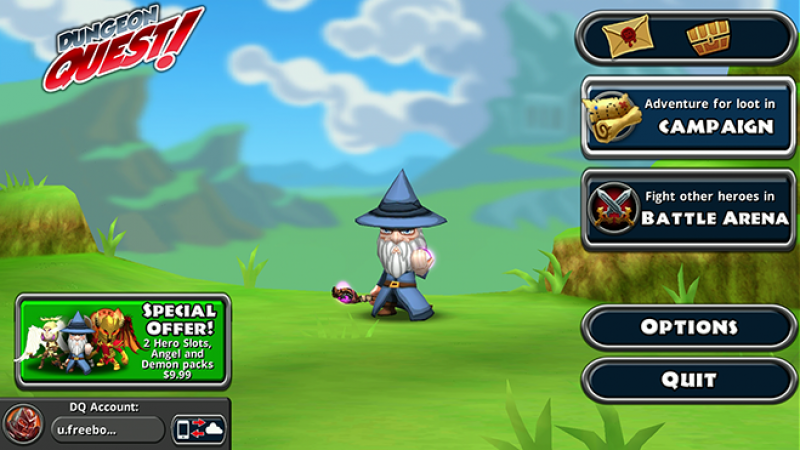Open the Campaign adventure mode

pyautogui.click(x=688, y=117)
